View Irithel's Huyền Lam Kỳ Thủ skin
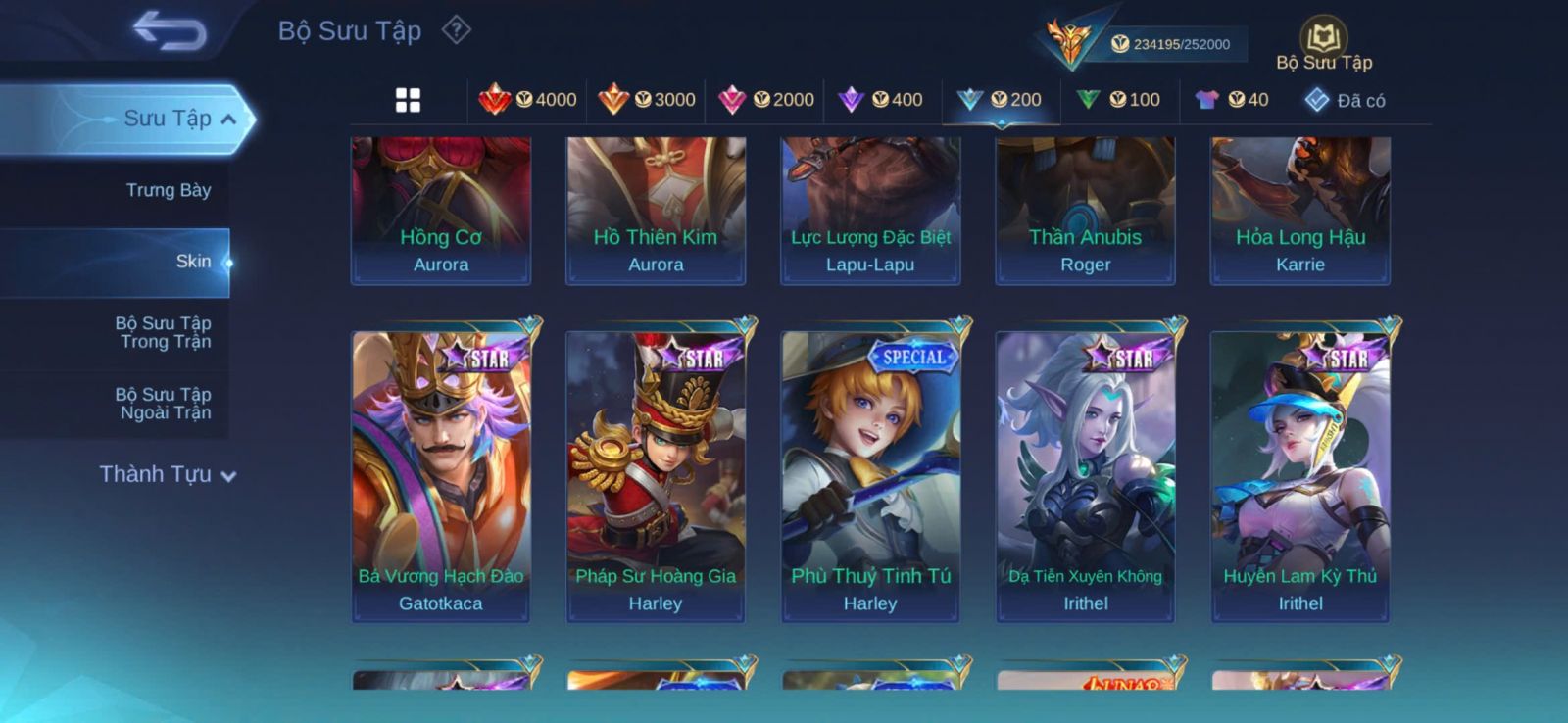The width and height of the screenshot is (1568, 723). (1299, 475)
